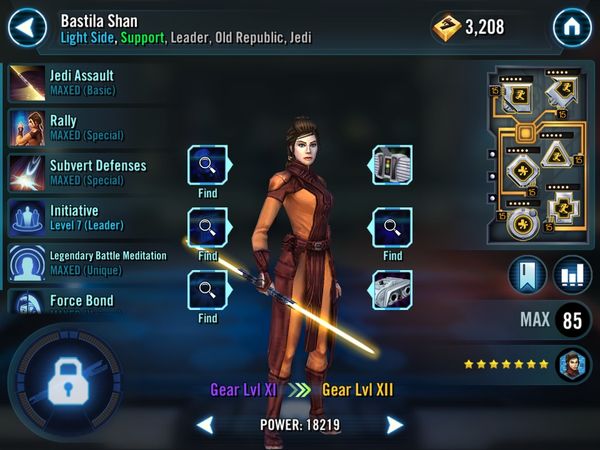The height and width of the screenshot is (450, 600).
Task: Open the bookmark ribbon button
Action: tap(527, 275)
